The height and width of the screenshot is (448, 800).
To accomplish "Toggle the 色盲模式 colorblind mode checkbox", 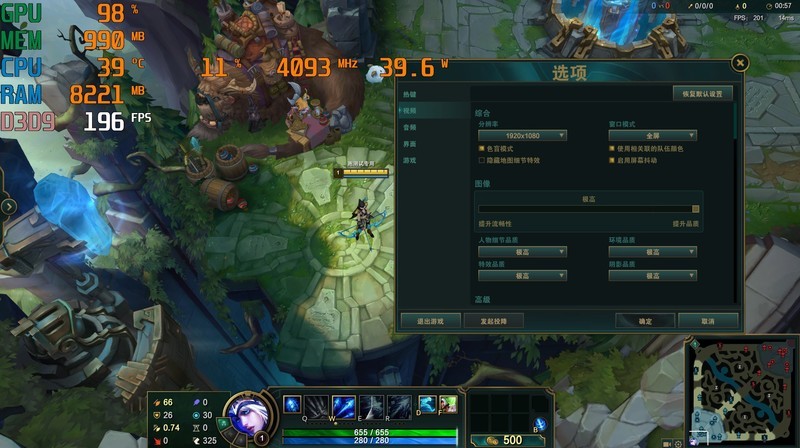I will point(482,148).
